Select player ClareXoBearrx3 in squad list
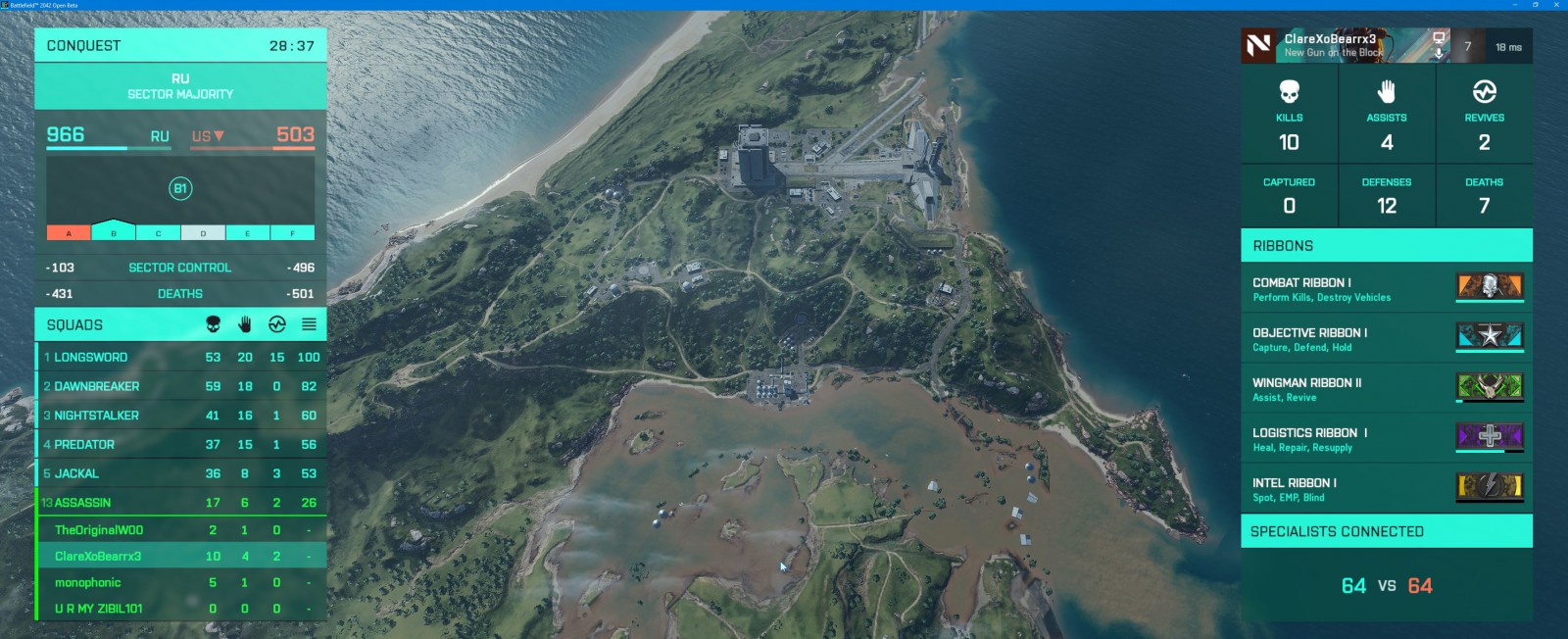Viewport: 1568px width, 639px height. (180, 557)
